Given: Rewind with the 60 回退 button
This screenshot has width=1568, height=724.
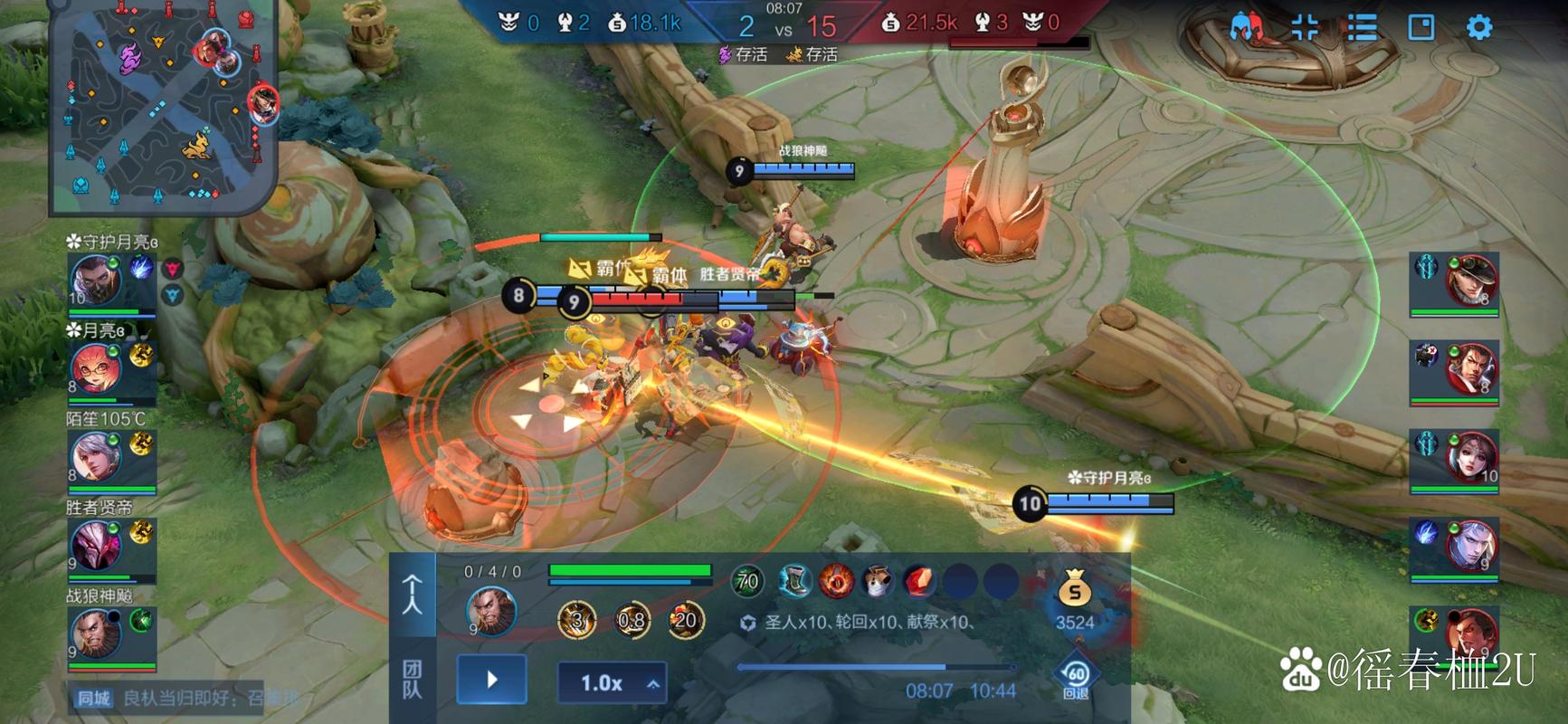Looking at the screenshot, I should 1075,679.
